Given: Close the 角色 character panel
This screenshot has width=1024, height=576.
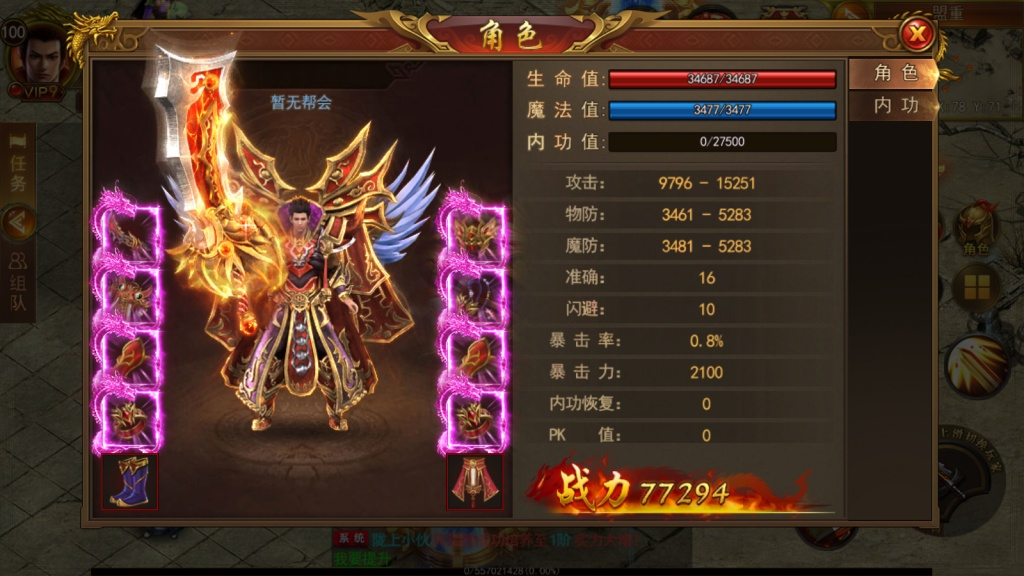Looking at the screenshot, I should pyautogui.click(x=917, y=36).
